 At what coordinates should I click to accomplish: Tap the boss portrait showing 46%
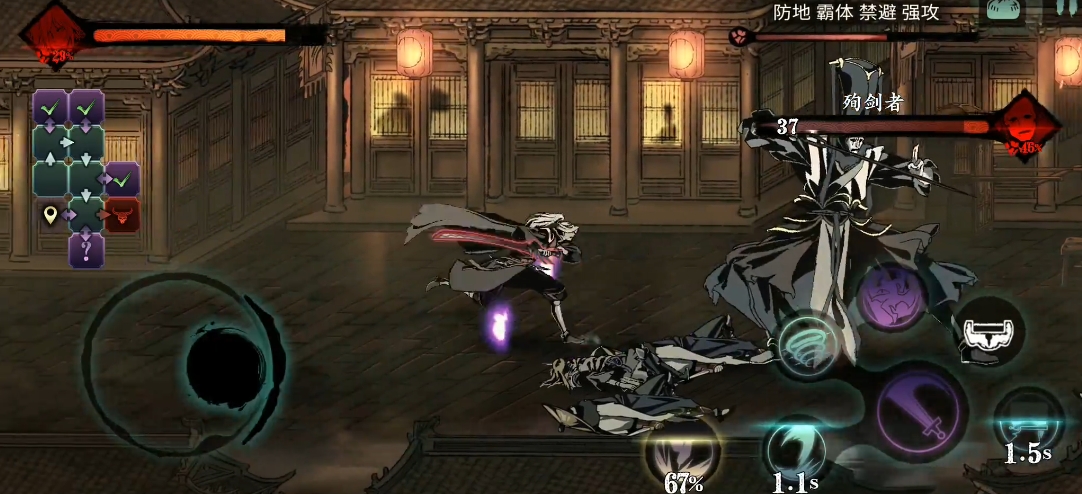tap(1026, 127)
